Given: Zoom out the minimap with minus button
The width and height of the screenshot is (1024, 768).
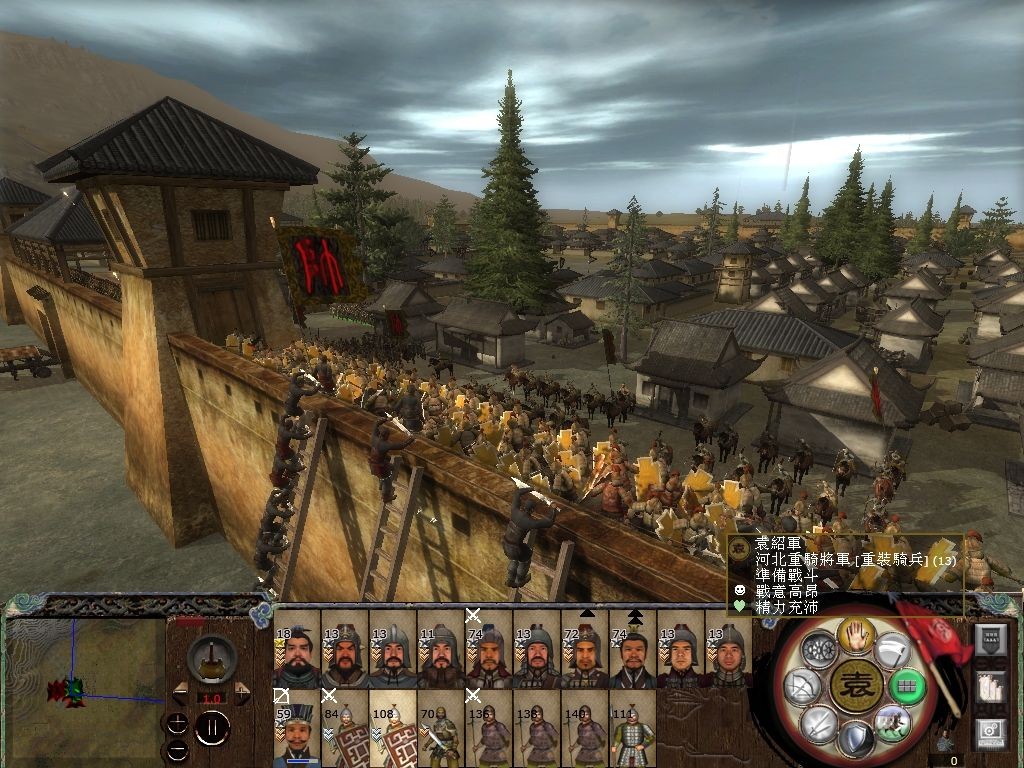Looking at the screenshot, I should [x=177, y=748].
